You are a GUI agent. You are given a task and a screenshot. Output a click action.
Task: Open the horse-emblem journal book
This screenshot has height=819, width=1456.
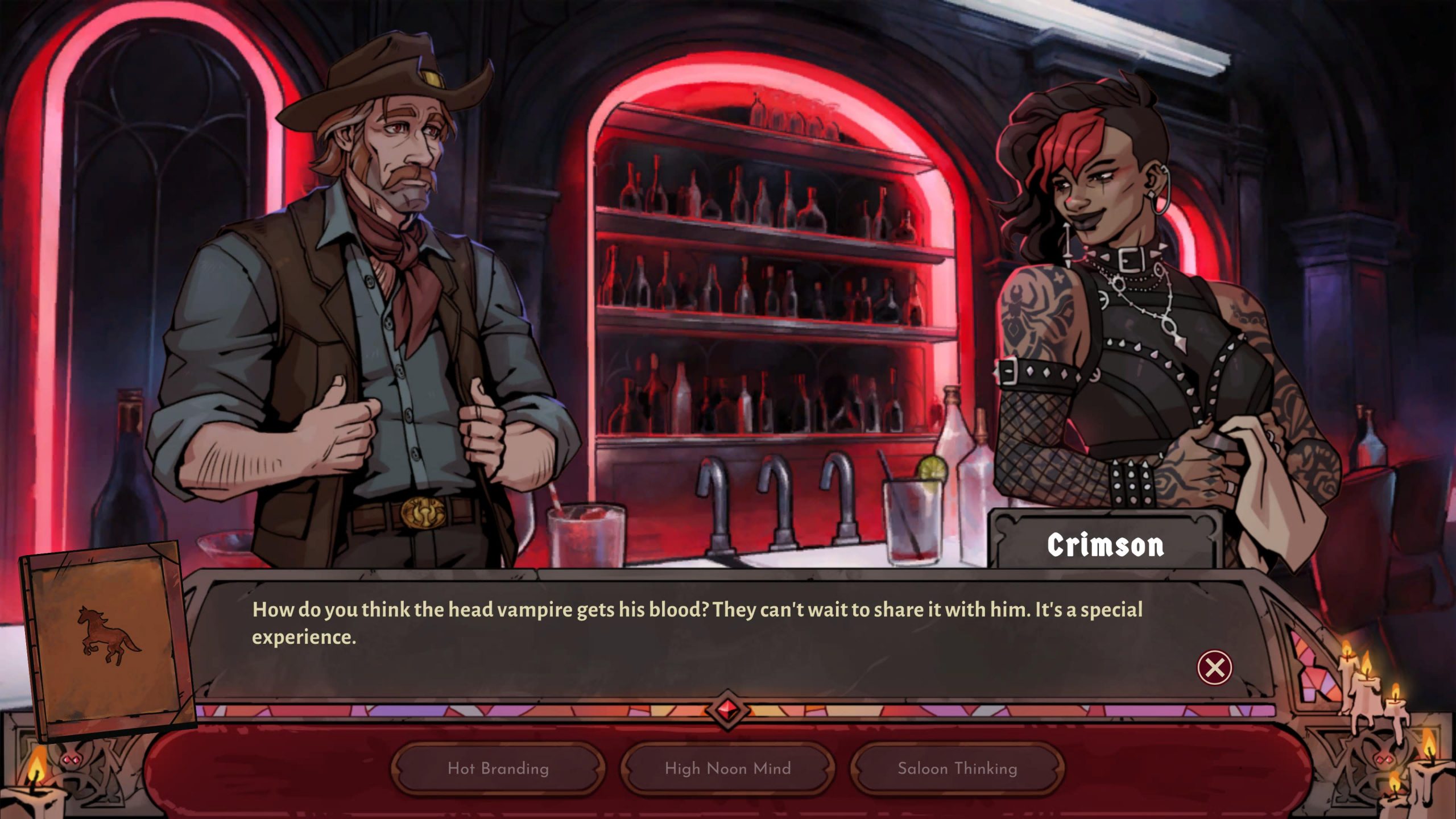click(107, 640)
